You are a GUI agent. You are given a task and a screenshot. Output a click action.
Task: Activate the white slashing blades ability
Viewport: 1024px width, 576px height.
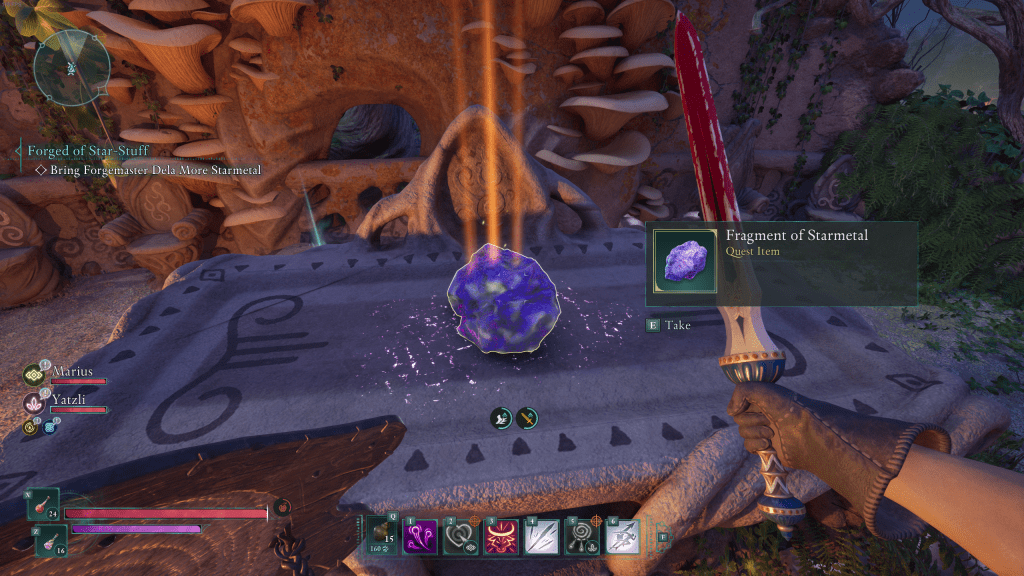point(538,536)
